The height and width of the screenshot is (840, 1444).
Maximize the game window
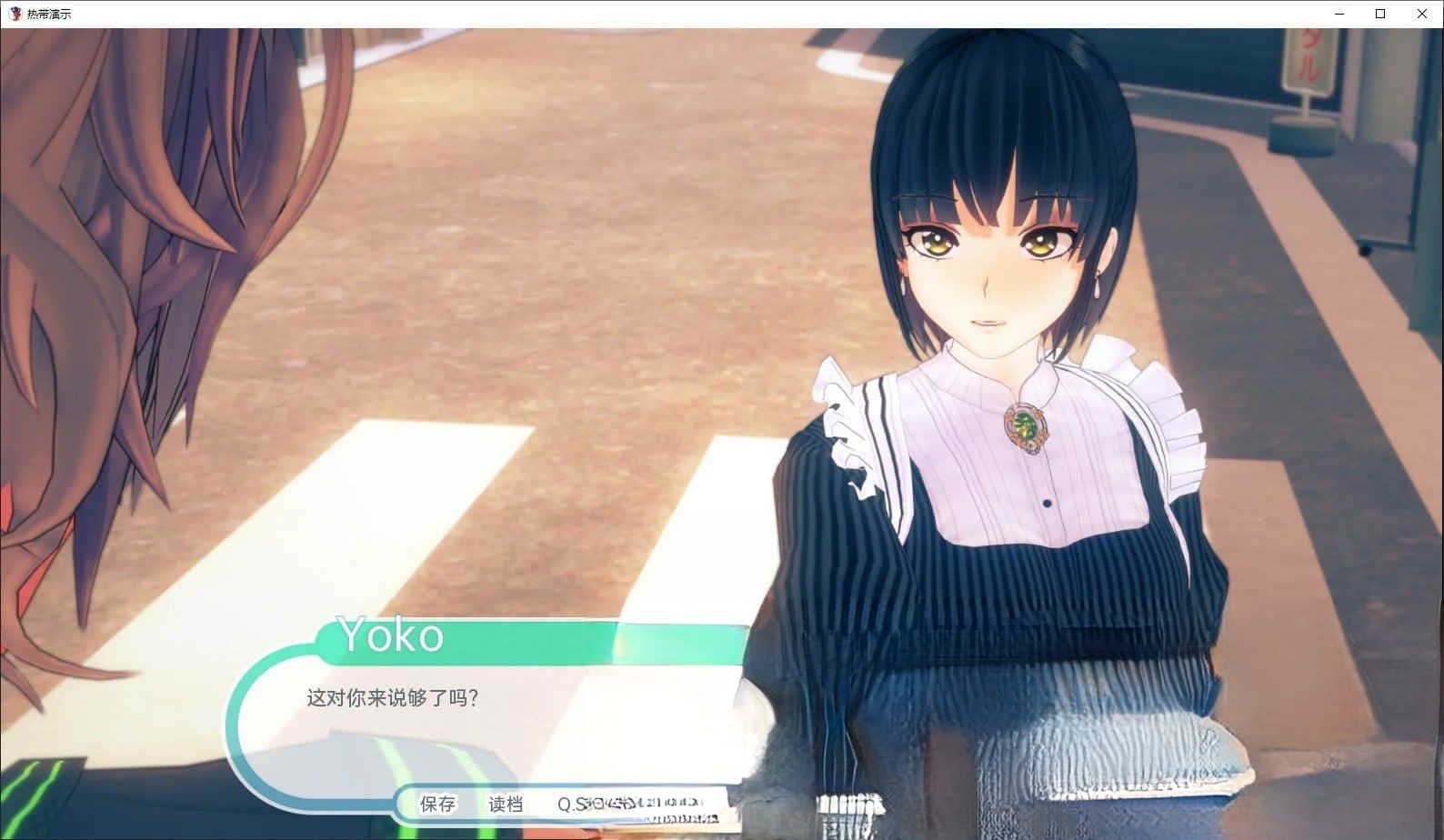tap(1380, 14)
